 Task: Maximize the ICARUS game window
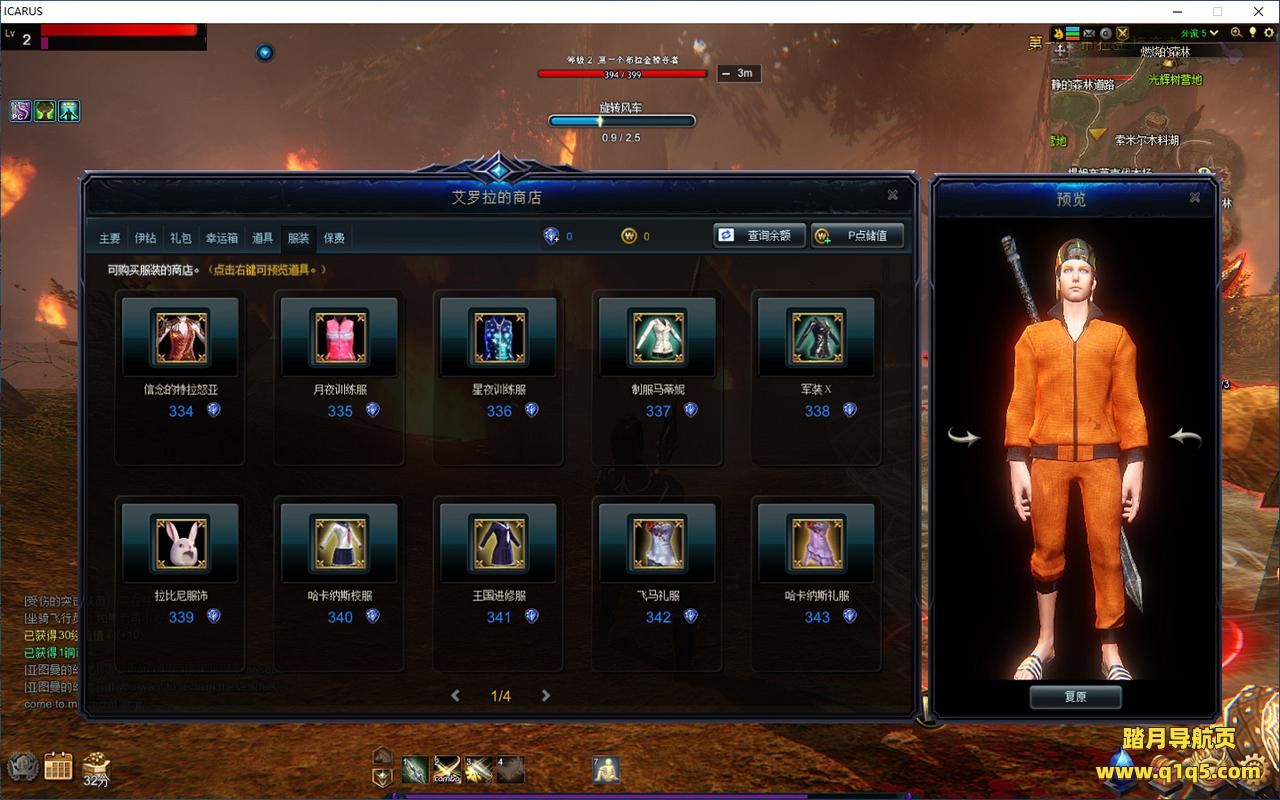coord(1217,12)
